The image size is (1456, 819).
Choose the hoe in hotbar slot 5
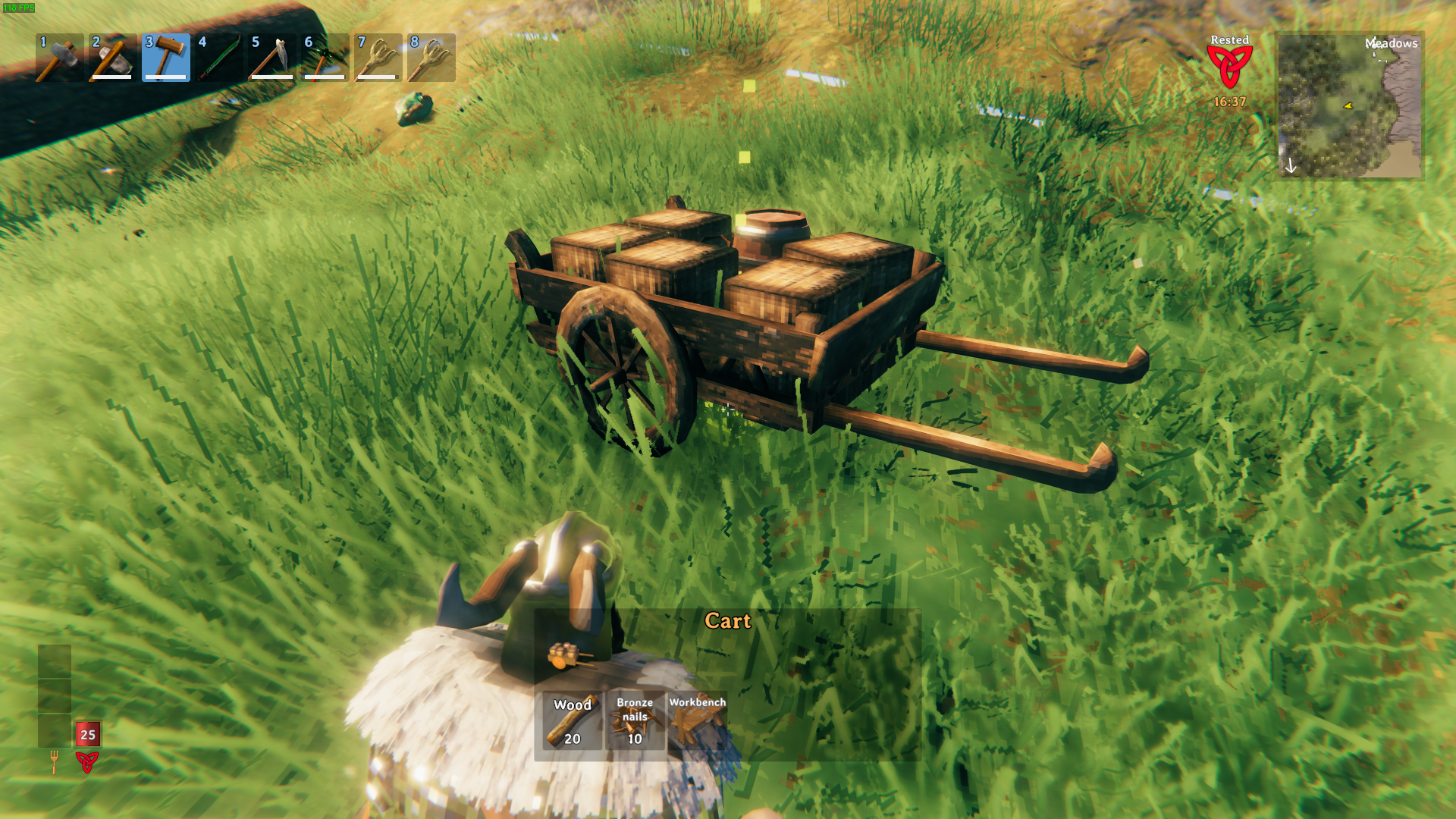coord(271,58)
